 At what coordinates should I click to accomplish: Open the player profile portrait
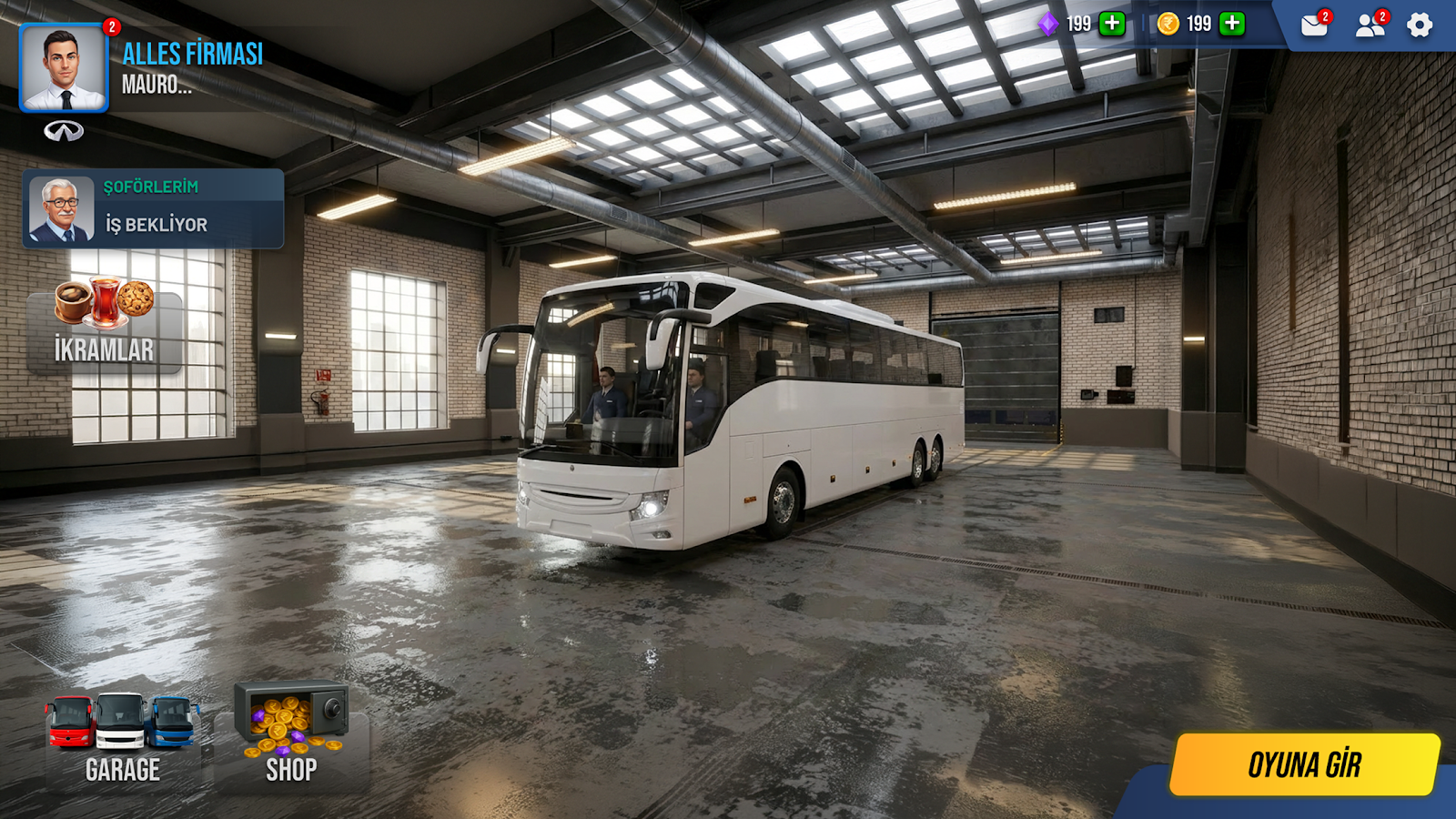click(x=64, y=68)
